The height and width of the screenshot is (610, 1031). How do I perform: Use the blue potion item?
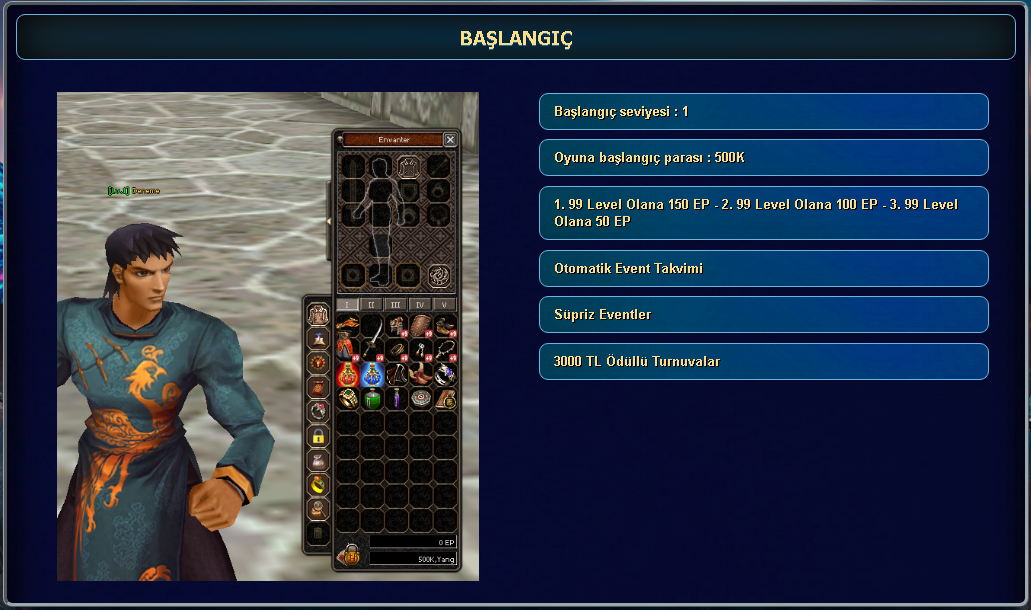click(x=372, y=374)
